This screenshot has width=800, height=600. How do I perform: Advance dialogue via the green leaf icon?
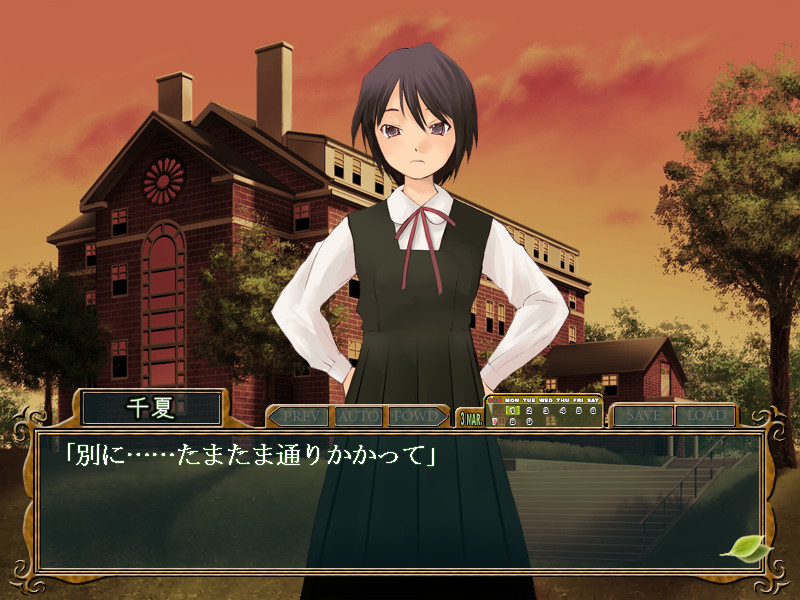pyautogui.click(x=743, y=548)
